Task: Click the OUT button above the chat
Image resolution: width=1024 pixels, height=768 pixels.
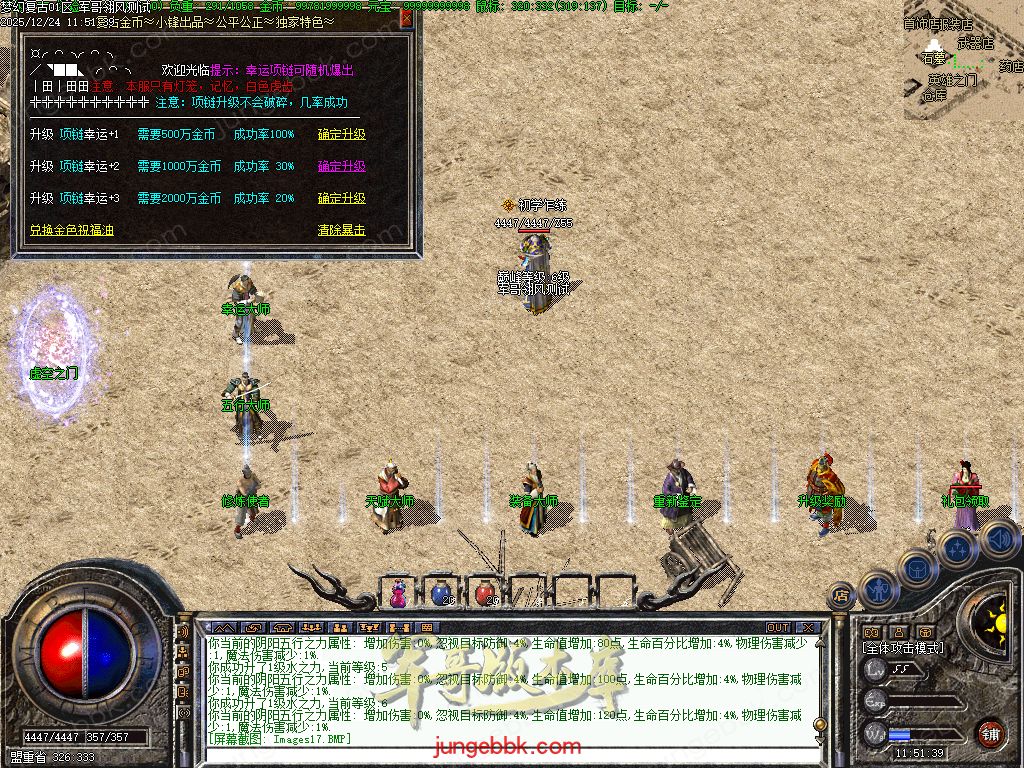Action: pos(778,628)
